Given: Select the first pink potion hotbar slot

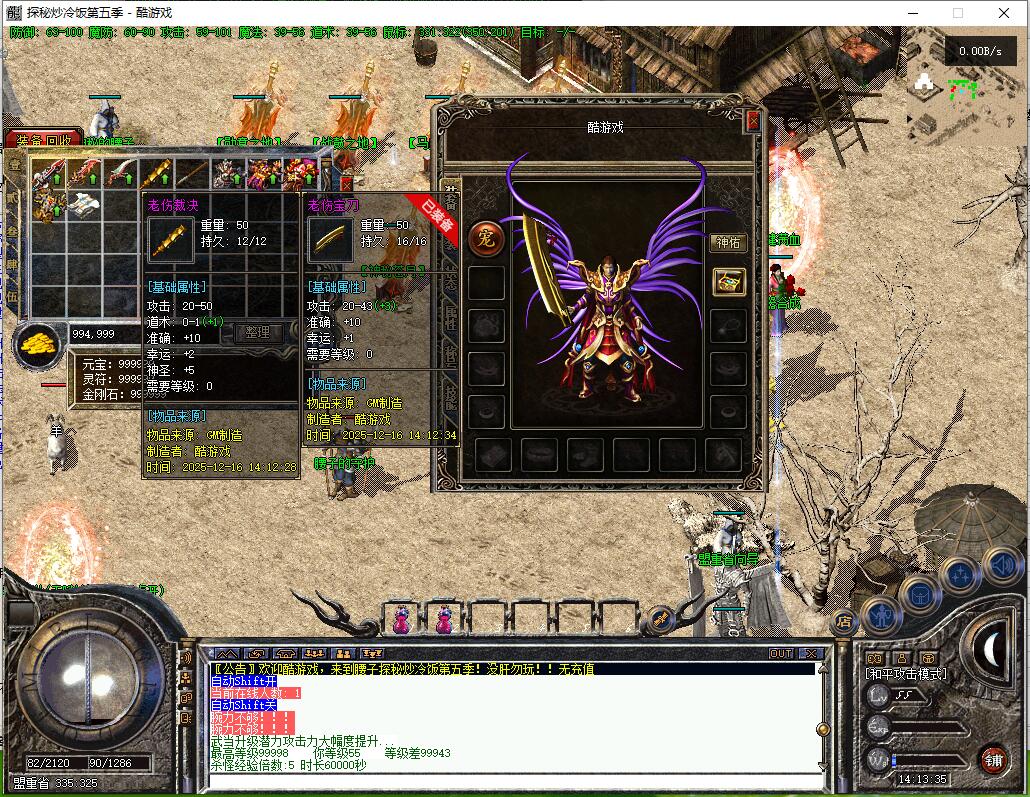Looking at the screenshot, I should [401, 618].
